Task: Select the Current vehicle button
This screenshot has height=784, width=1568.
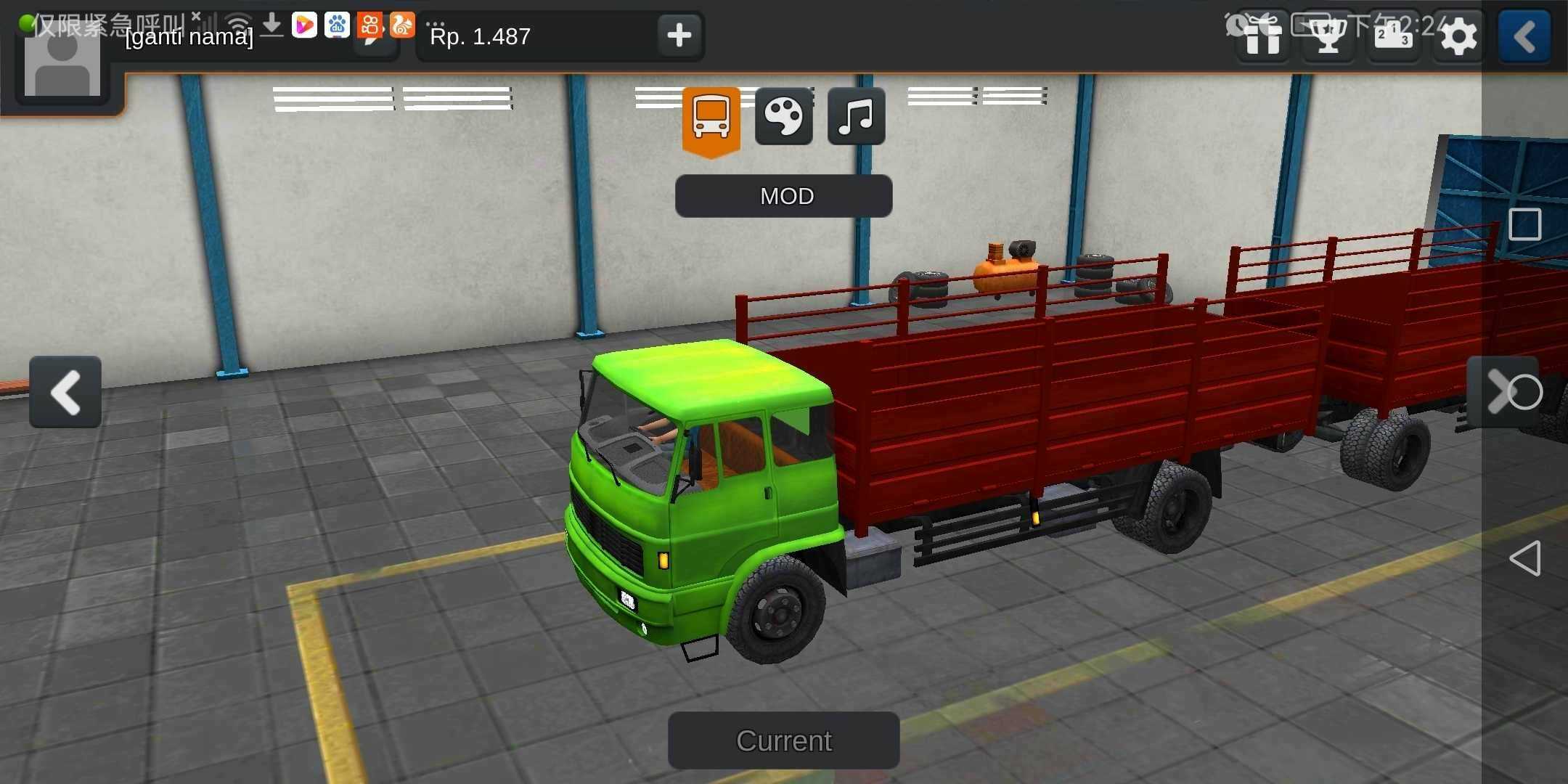Action: coord(783,740)
